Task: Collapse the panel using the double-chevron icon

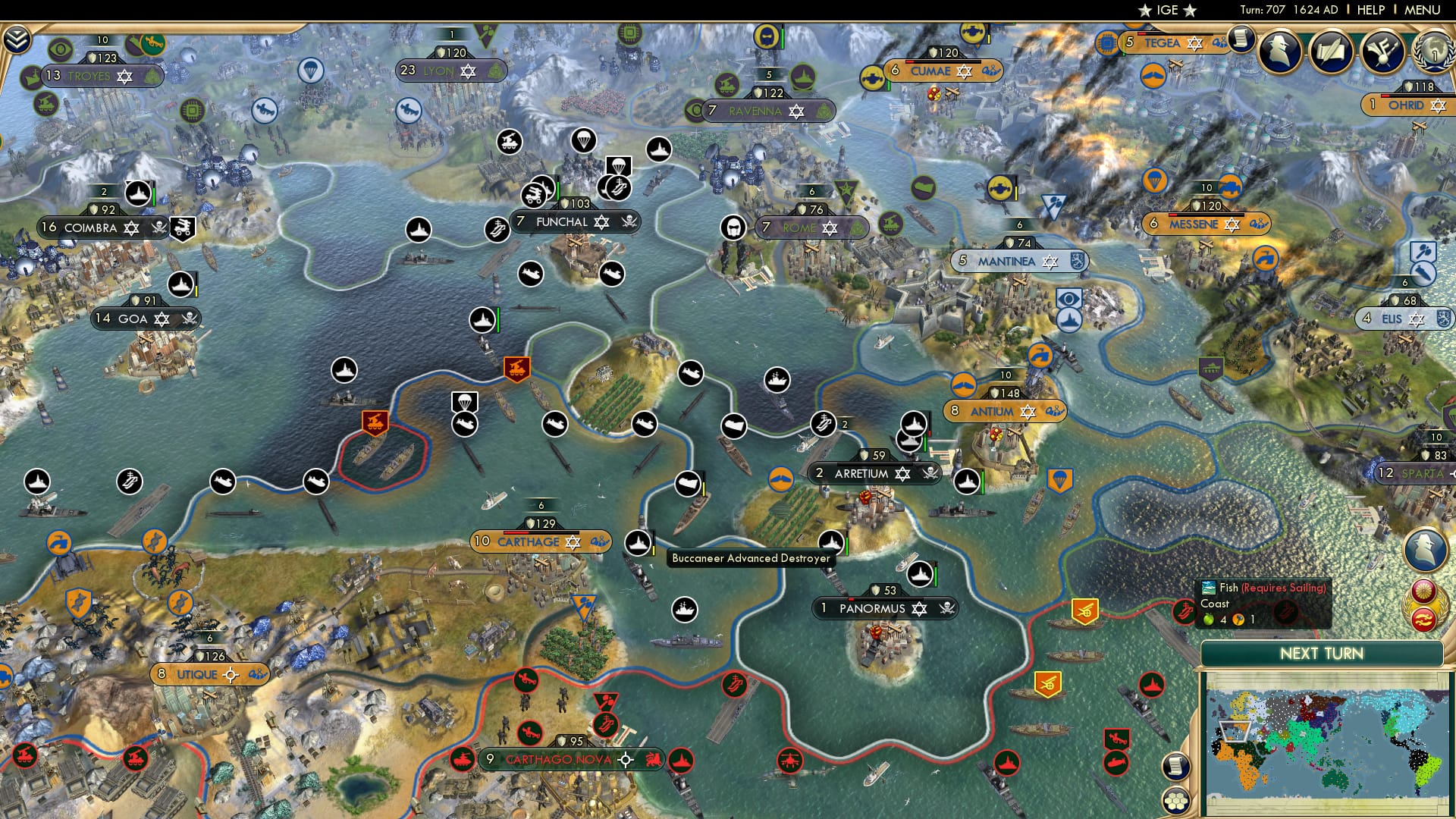Action: pos(17,40)
